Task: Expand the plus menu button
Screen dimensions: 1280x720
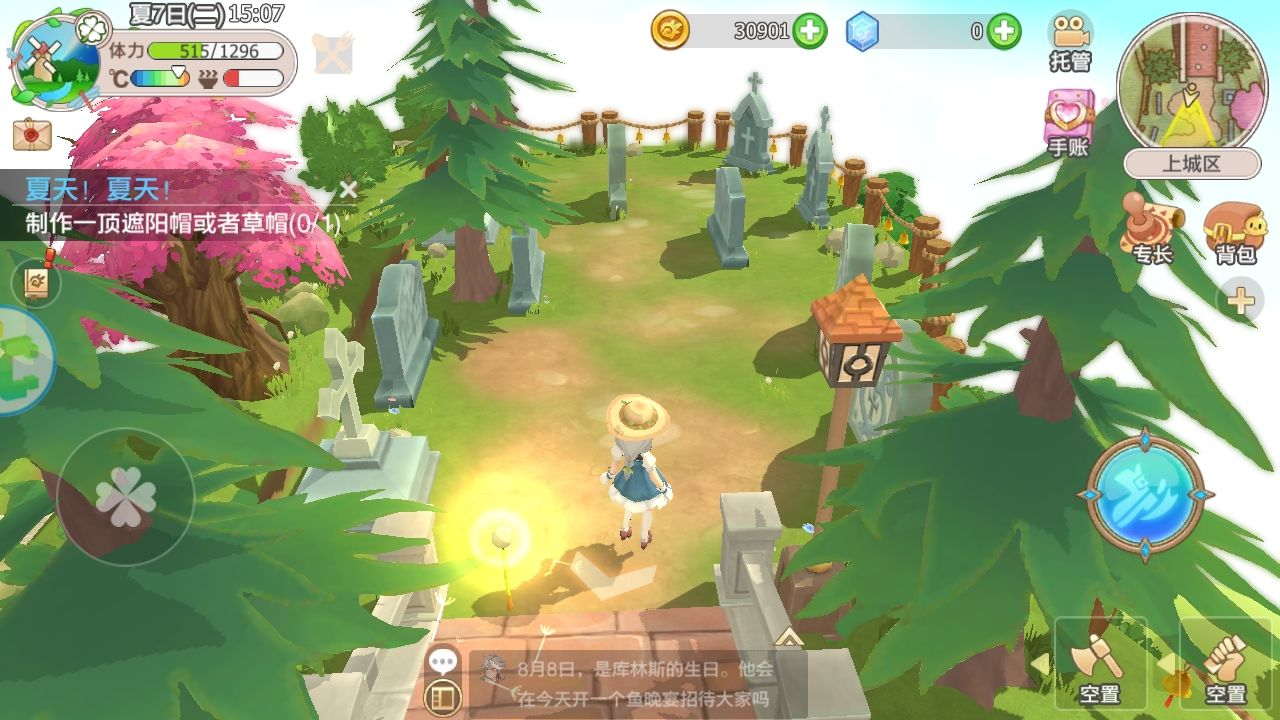Action: (1240, 300)
